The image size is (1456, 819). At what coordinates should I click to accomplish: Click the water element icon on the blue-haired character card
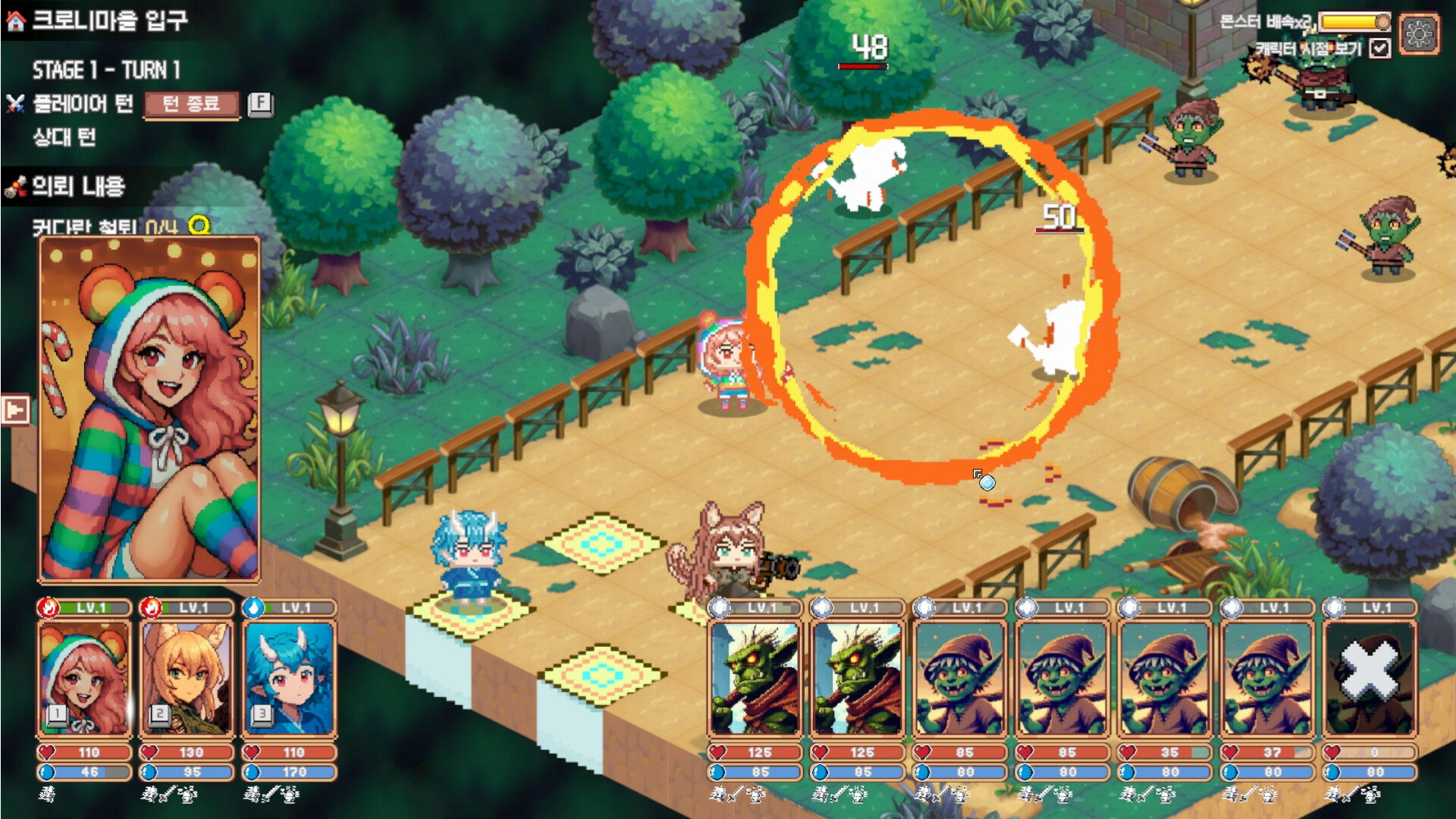click(x=253, y=607)
